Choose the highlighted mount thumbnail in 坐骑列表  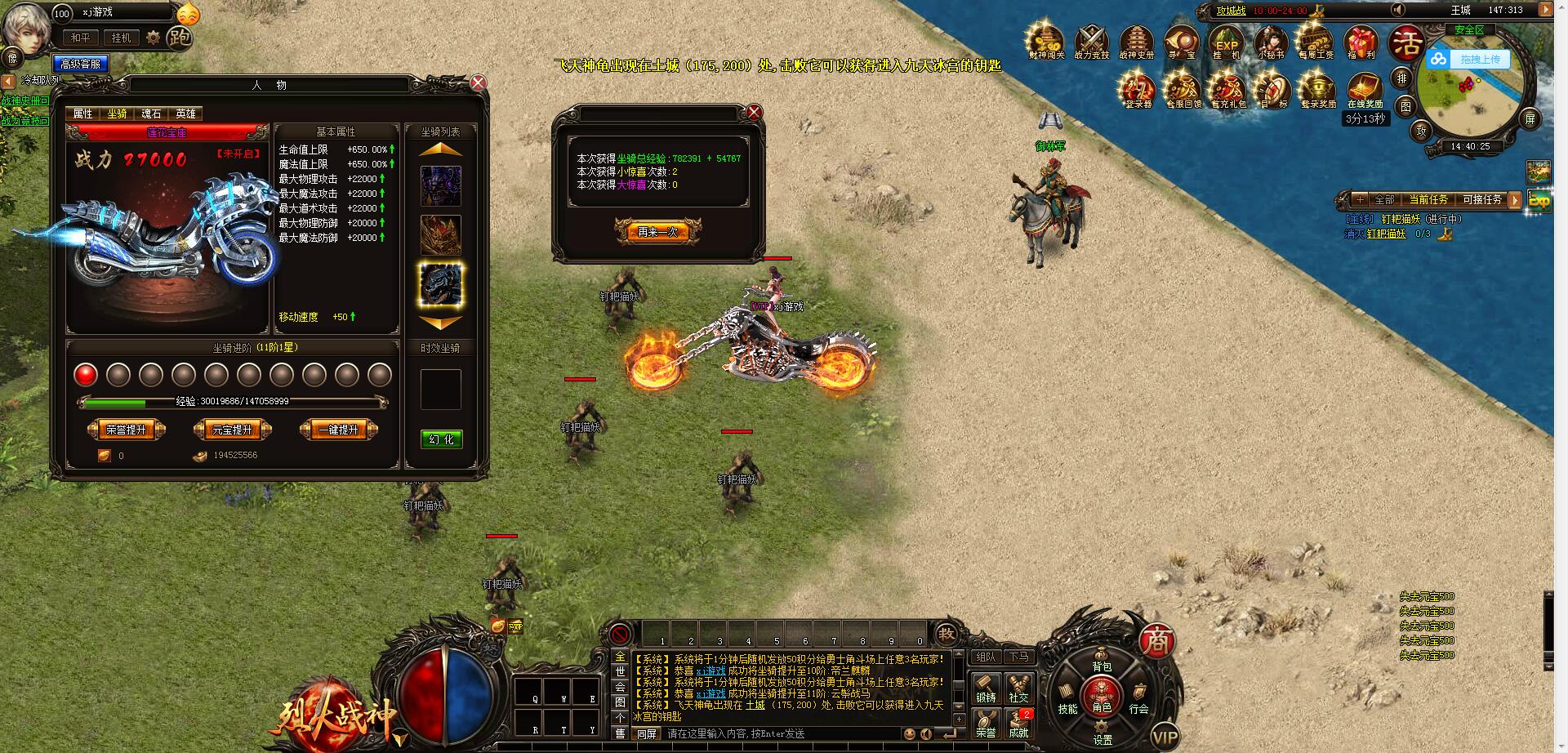click(x=441, y=284)
